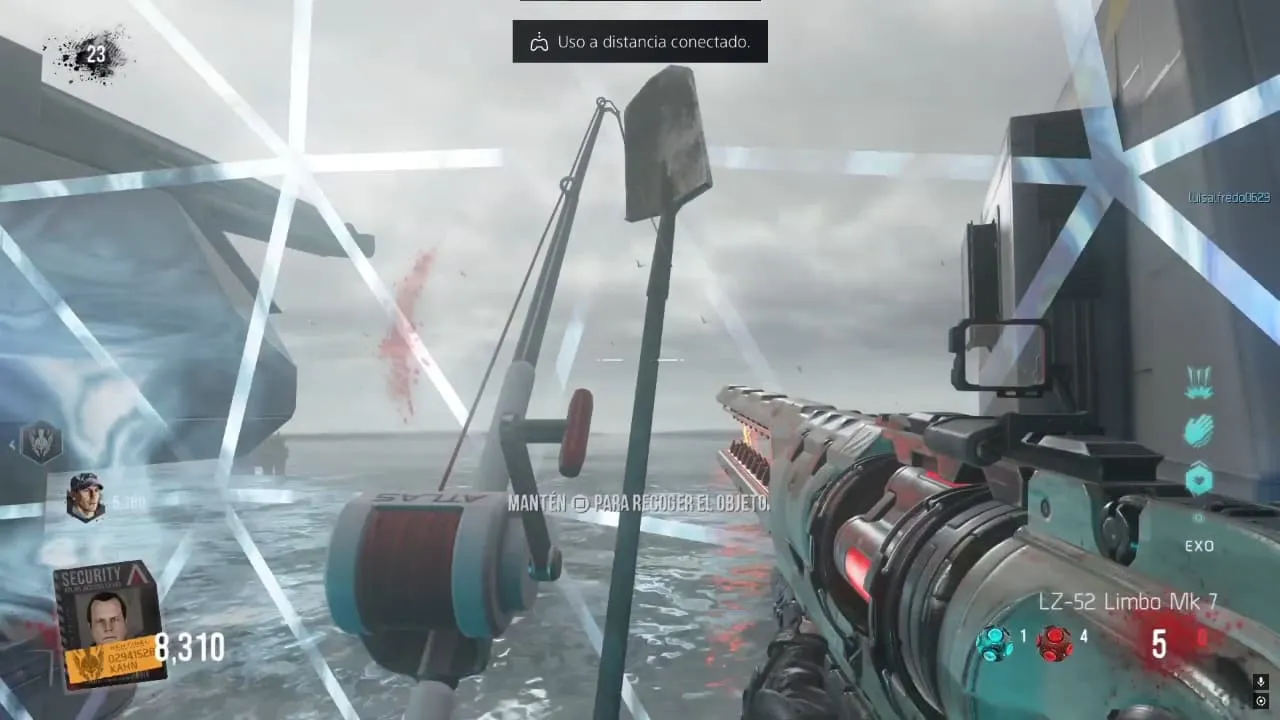Select the claw-shaped exo upgrade icon

pos(1199,381)
